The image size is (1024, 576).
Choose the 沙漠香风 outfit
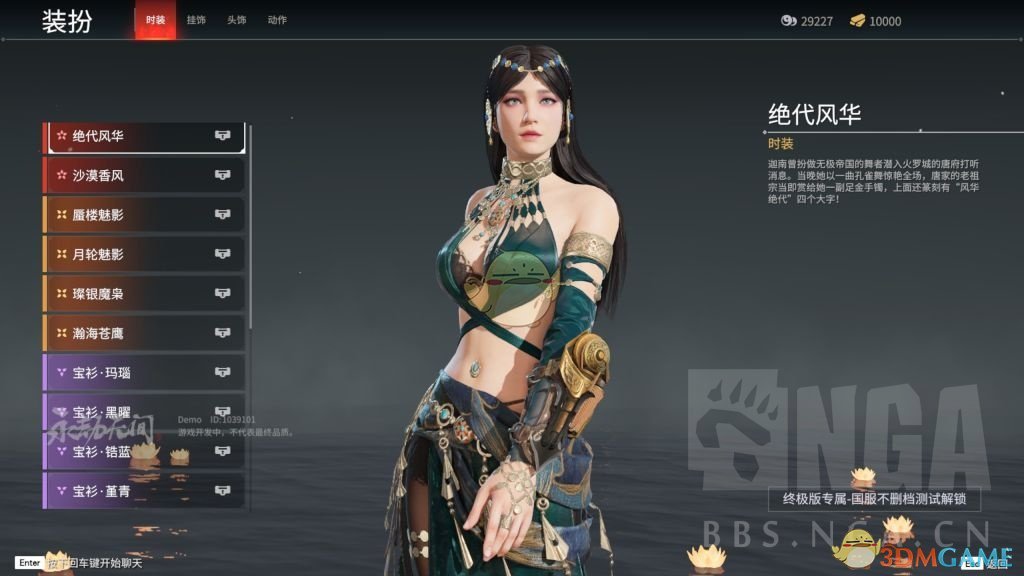pos(144,175)
